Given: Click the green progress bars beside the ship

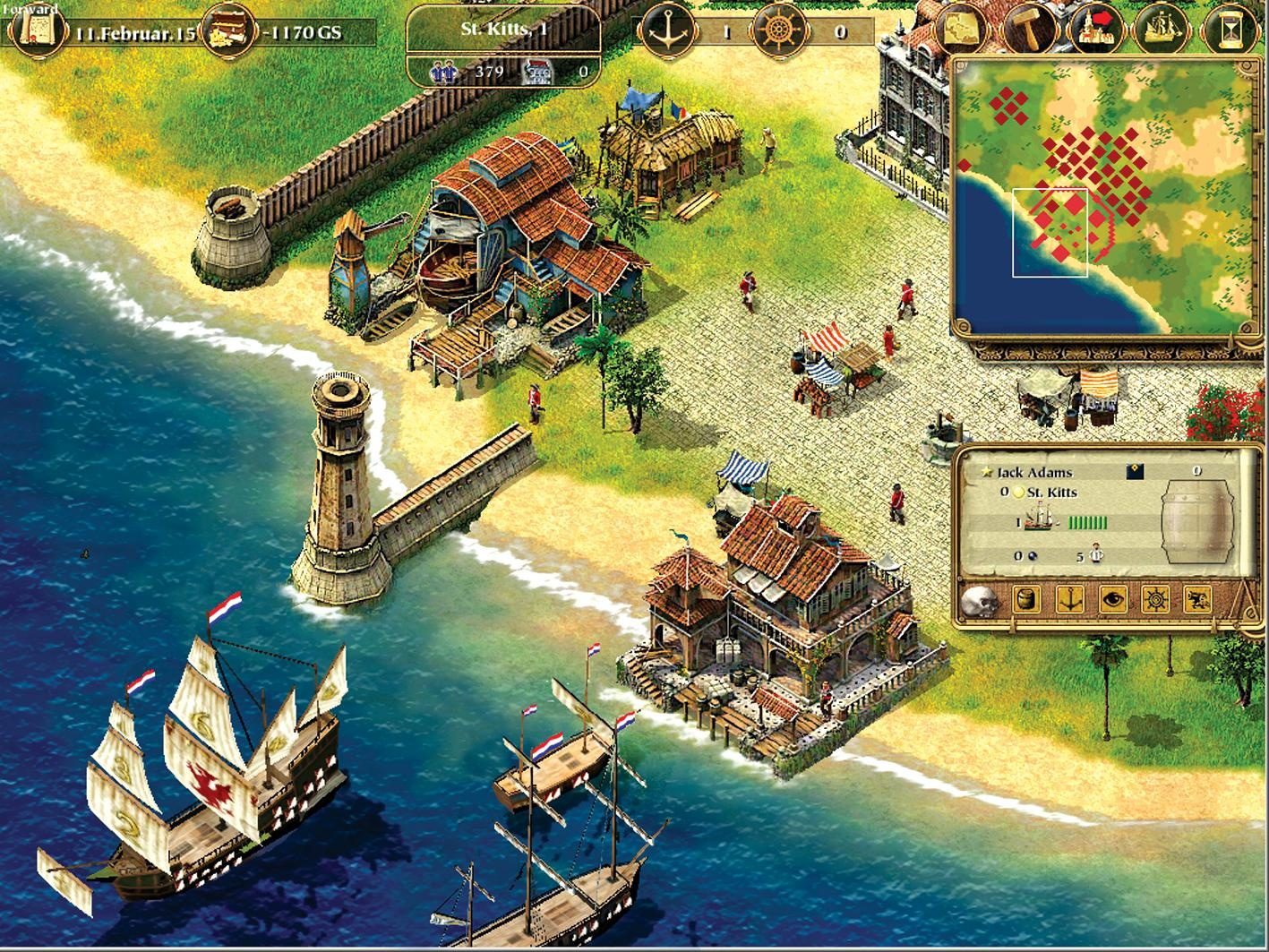Looking at the screenshot, I should pos(1085,521).
